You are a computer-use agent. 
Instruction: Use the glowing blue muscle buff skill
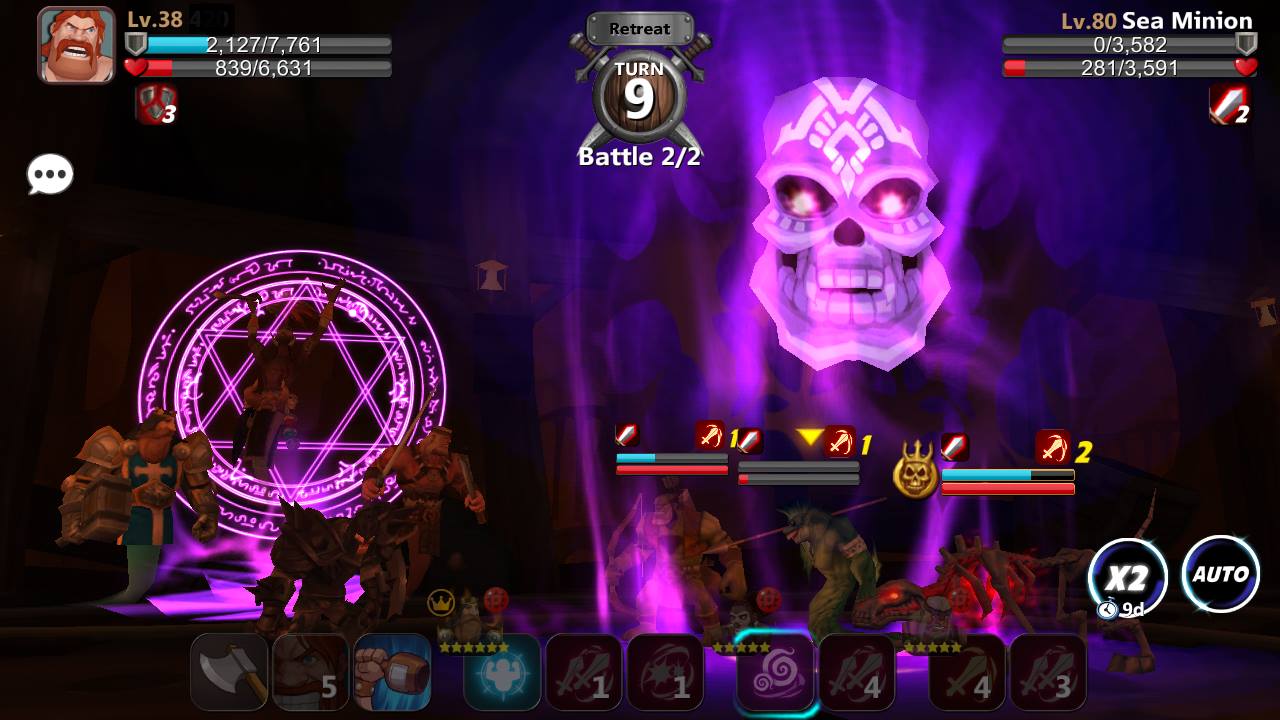click(502, 672)
